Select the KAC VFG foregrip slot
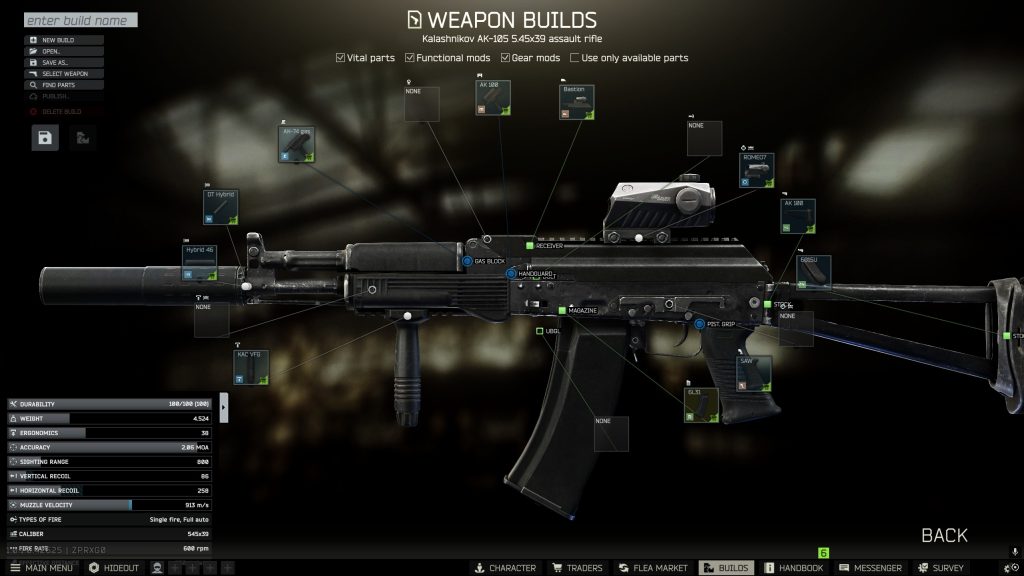The width and height of the screenshot is (1024, 576). [x=252, y=367]
